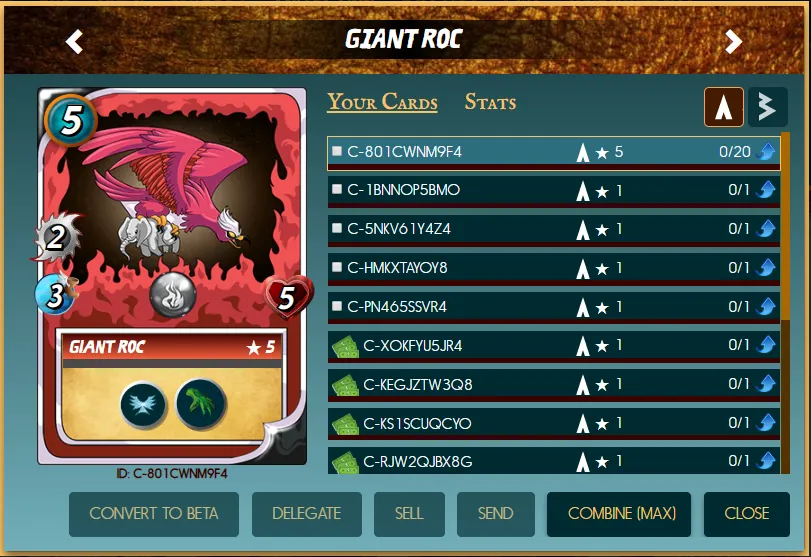This screenshot has height=557, width=811.
Task: Sell the selected card
Action: click(409, 514)
